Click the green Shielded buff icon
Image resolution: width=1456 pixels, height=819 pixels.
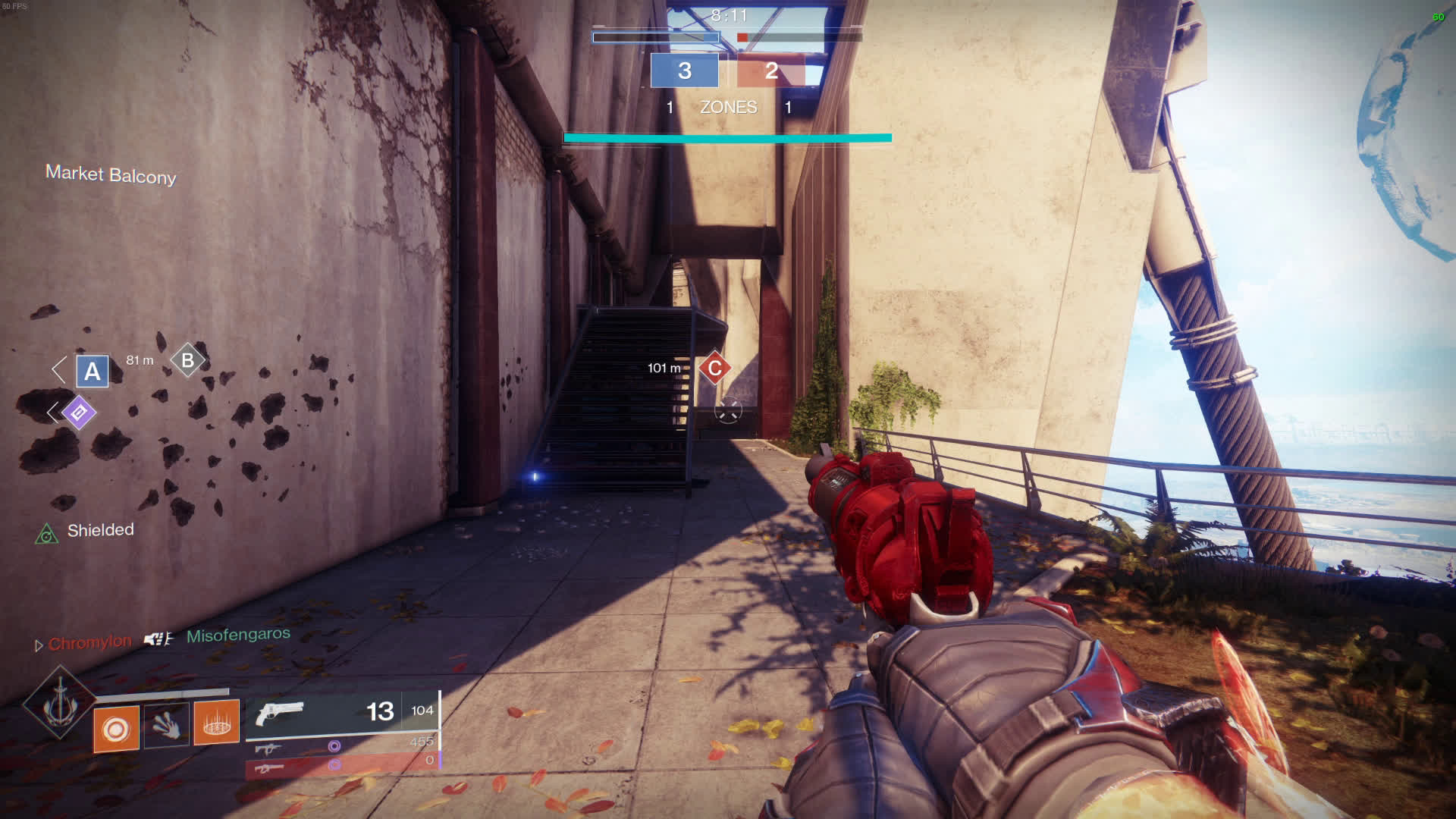click(x=47, y=535)
